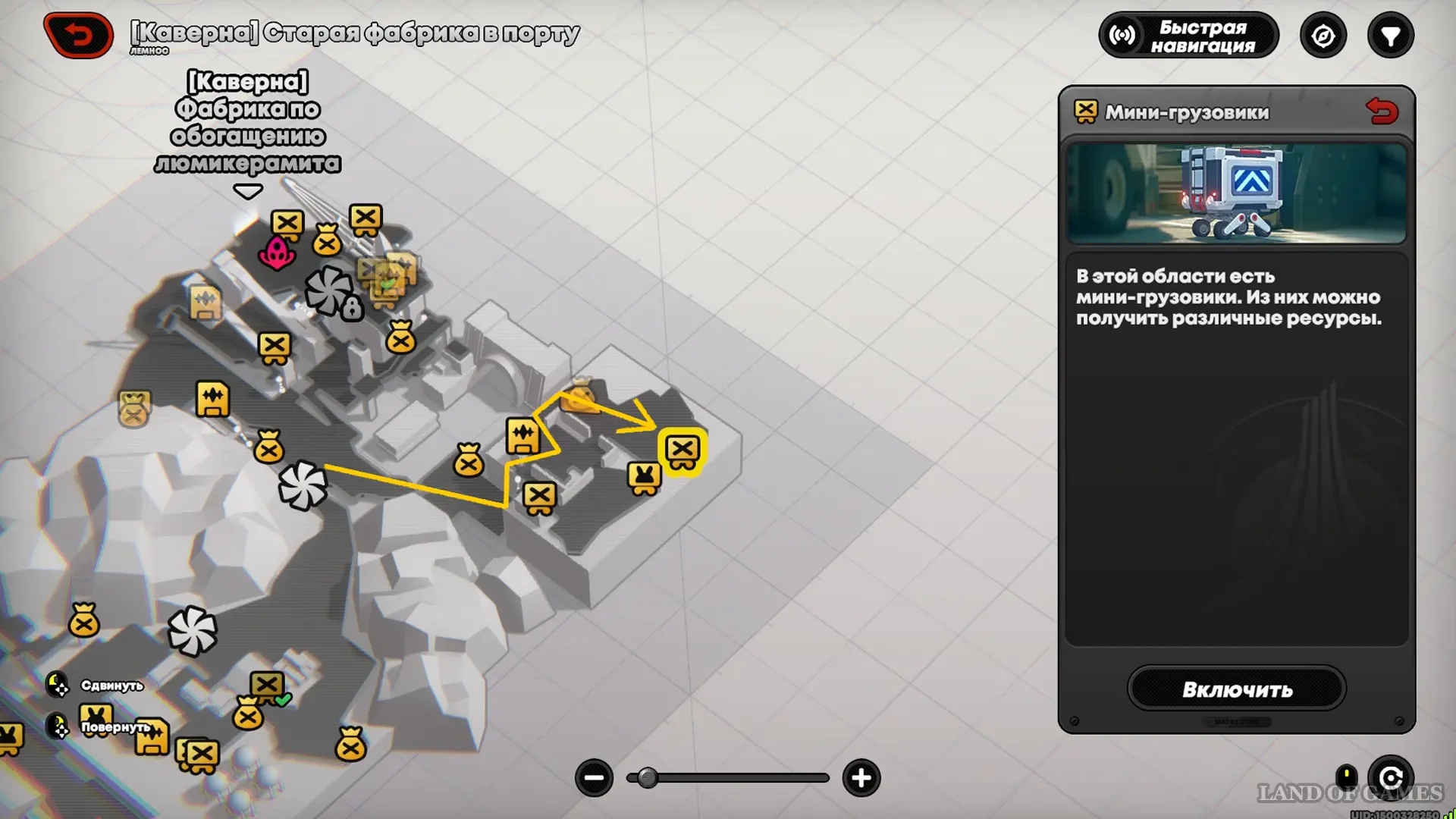Activate the Включить button
Screen dimensions: 1456x819
[x=1236, y=689]
